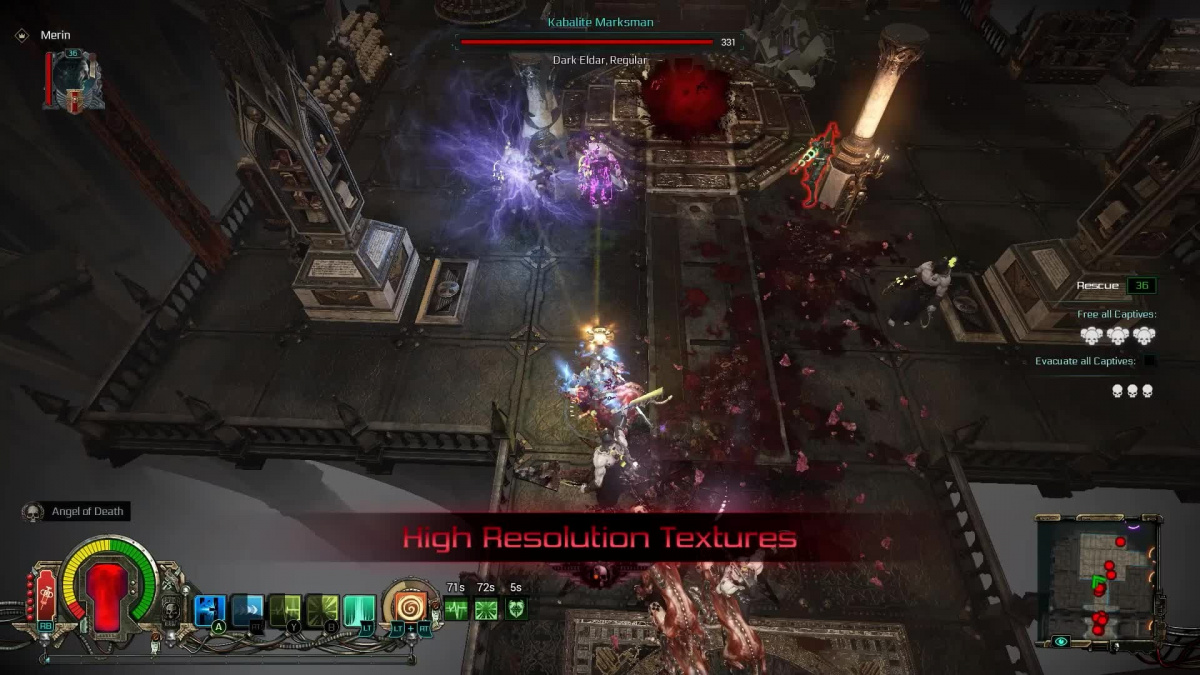The width and height of the screenshot is (1200, 675).
Task: Trigger the orange spiral ability
Action: [x=410, y=606]
